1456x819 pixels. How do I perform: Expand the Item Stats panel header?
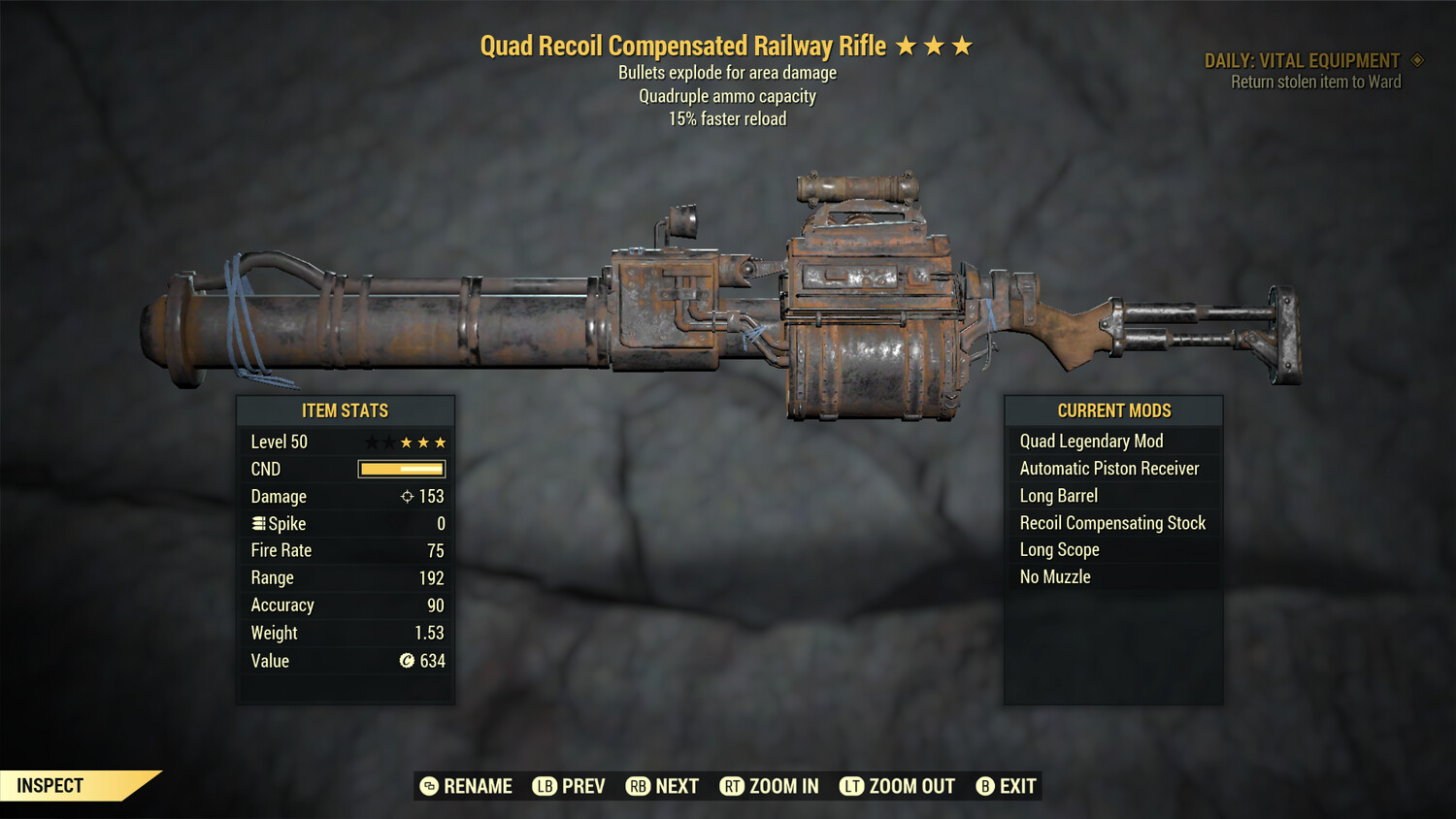tap(346, 409)
